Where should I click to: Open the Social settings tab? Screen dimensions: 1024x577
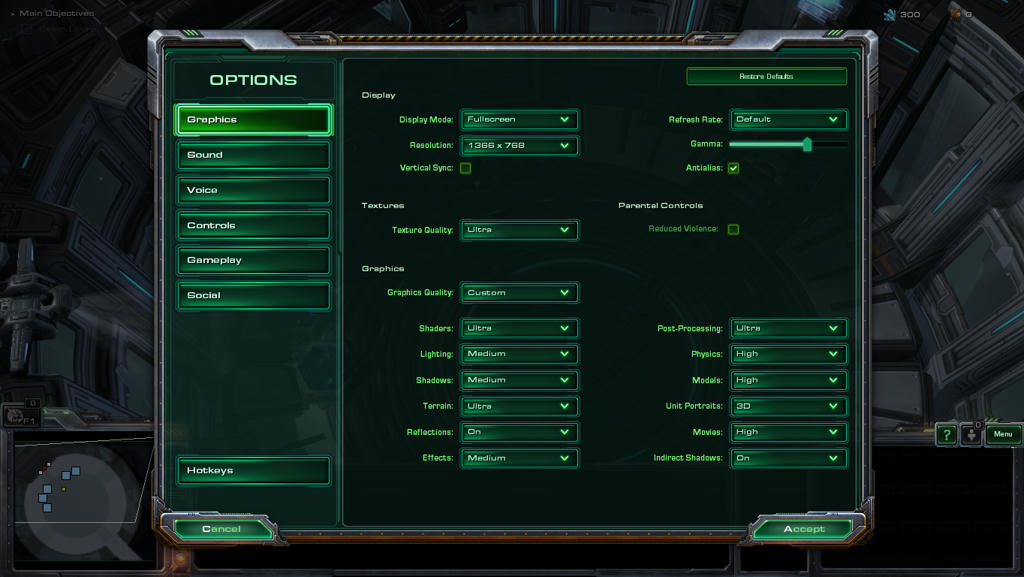point(253,295)
